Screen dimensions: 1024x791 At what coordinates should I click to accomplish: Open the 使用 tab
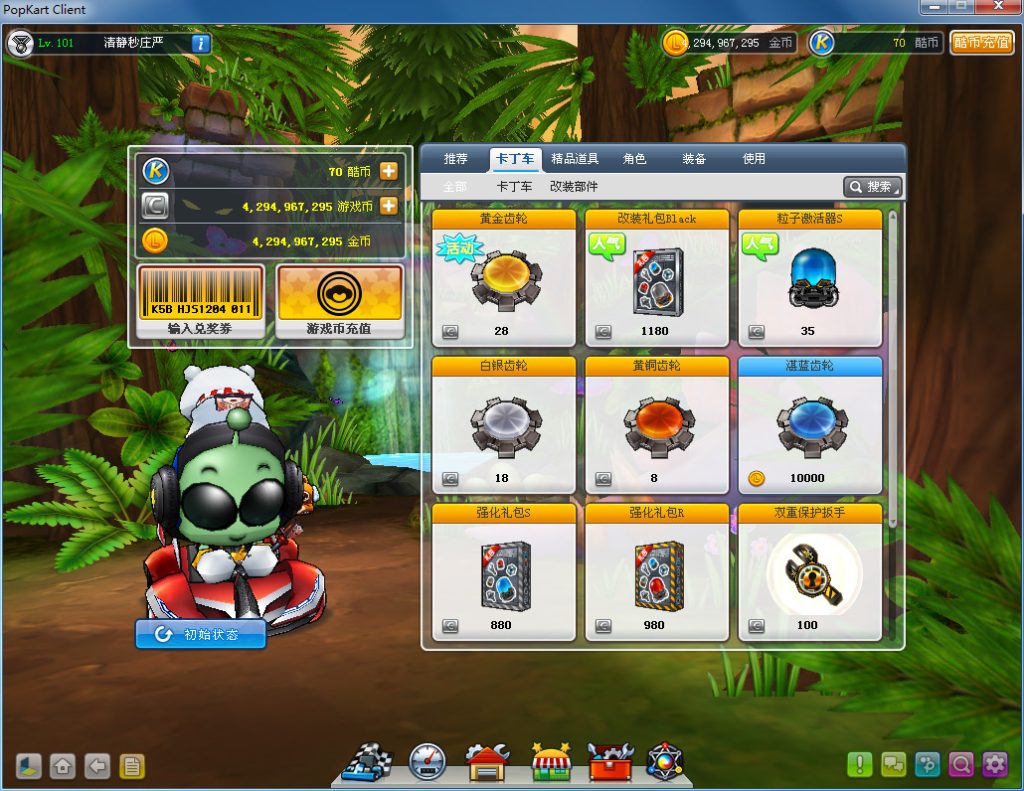753,159
